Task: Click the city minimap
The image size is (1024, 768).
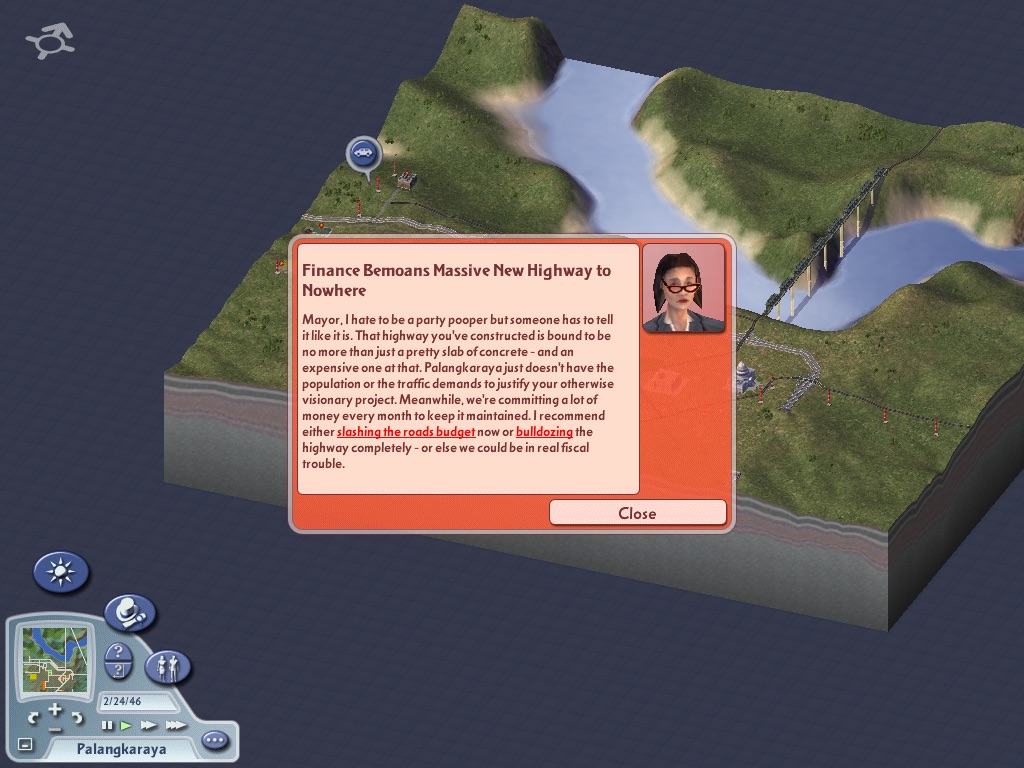Action: click(x=56, y=659)
